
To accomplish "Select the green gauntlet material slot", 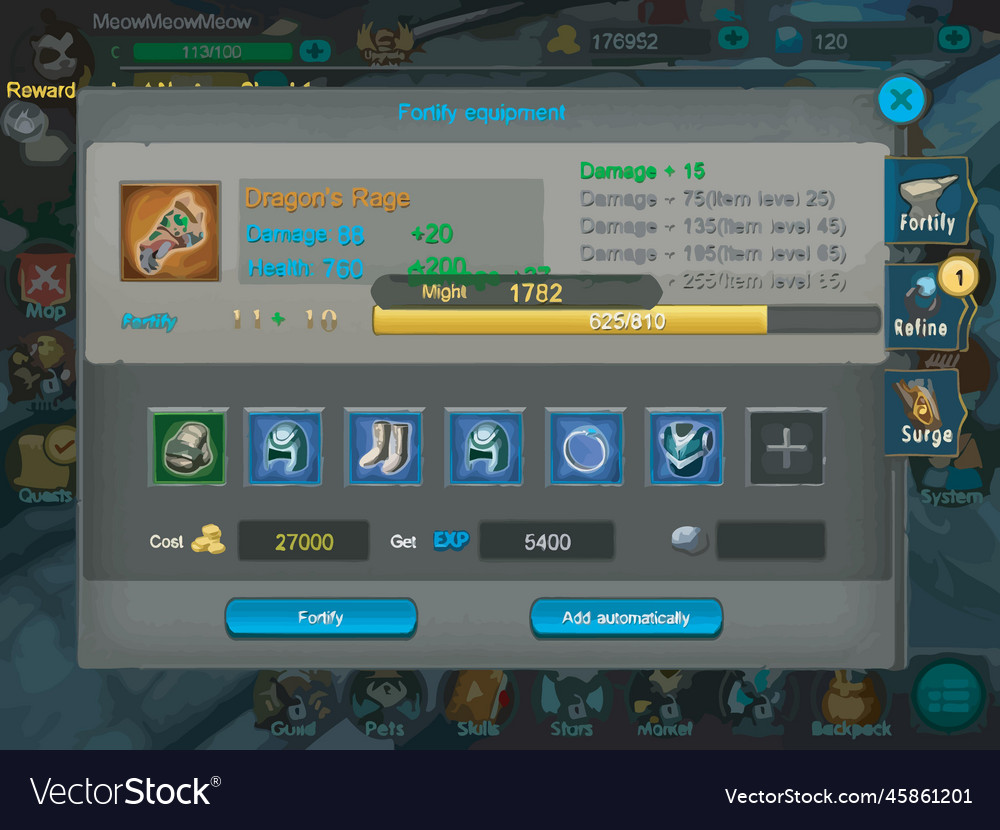I will [x=188, y=447].
